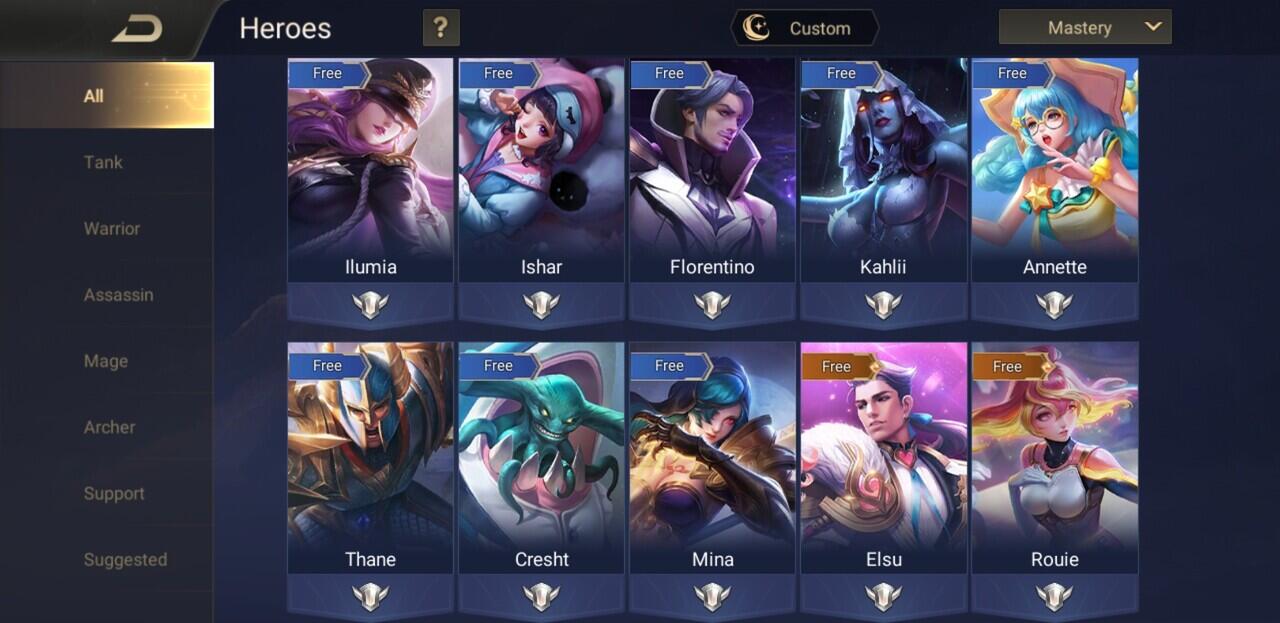Switch to the Archer tab
This screenshot has width=1280, height=623.
[x=109, y=427]
